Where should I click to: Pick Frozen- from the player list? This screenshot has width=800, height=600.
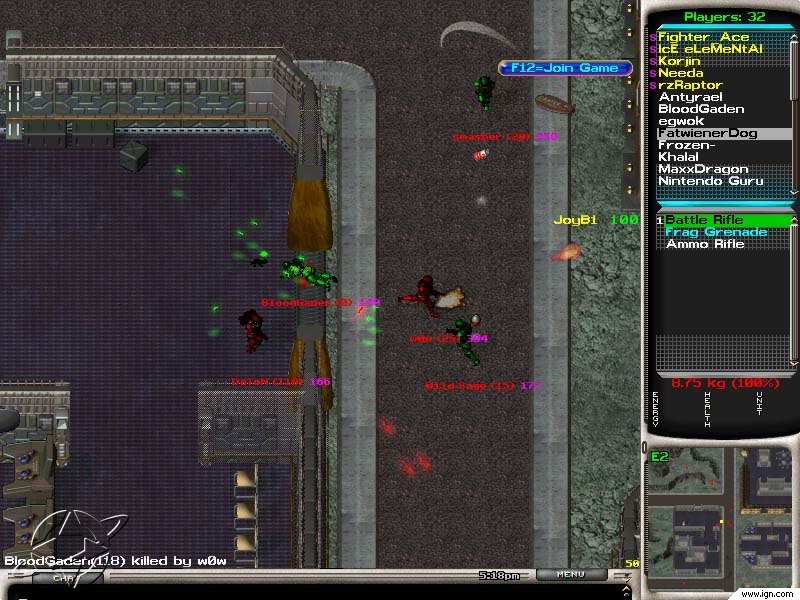[686, 145]
